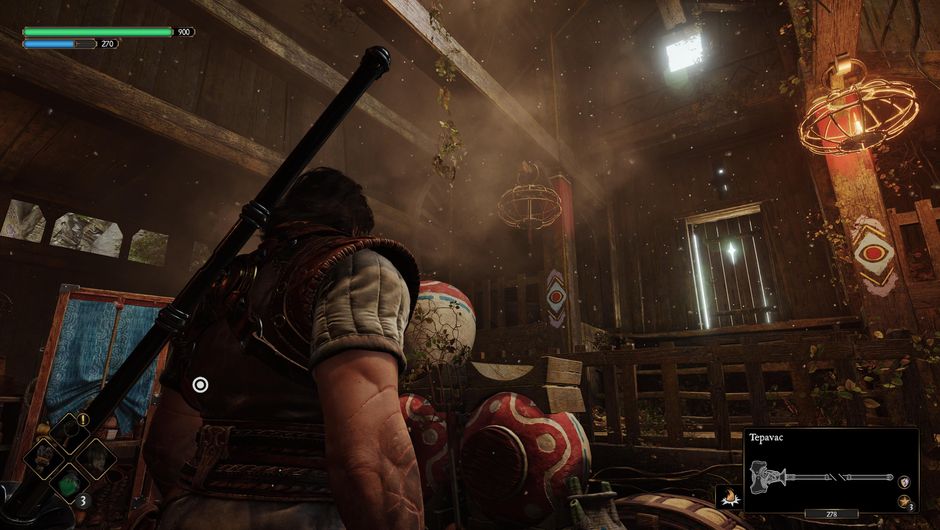The image size is (940, 530).
Task: Select the green potion quick slot
Action: pyautogui.click(x=70, y=482)
